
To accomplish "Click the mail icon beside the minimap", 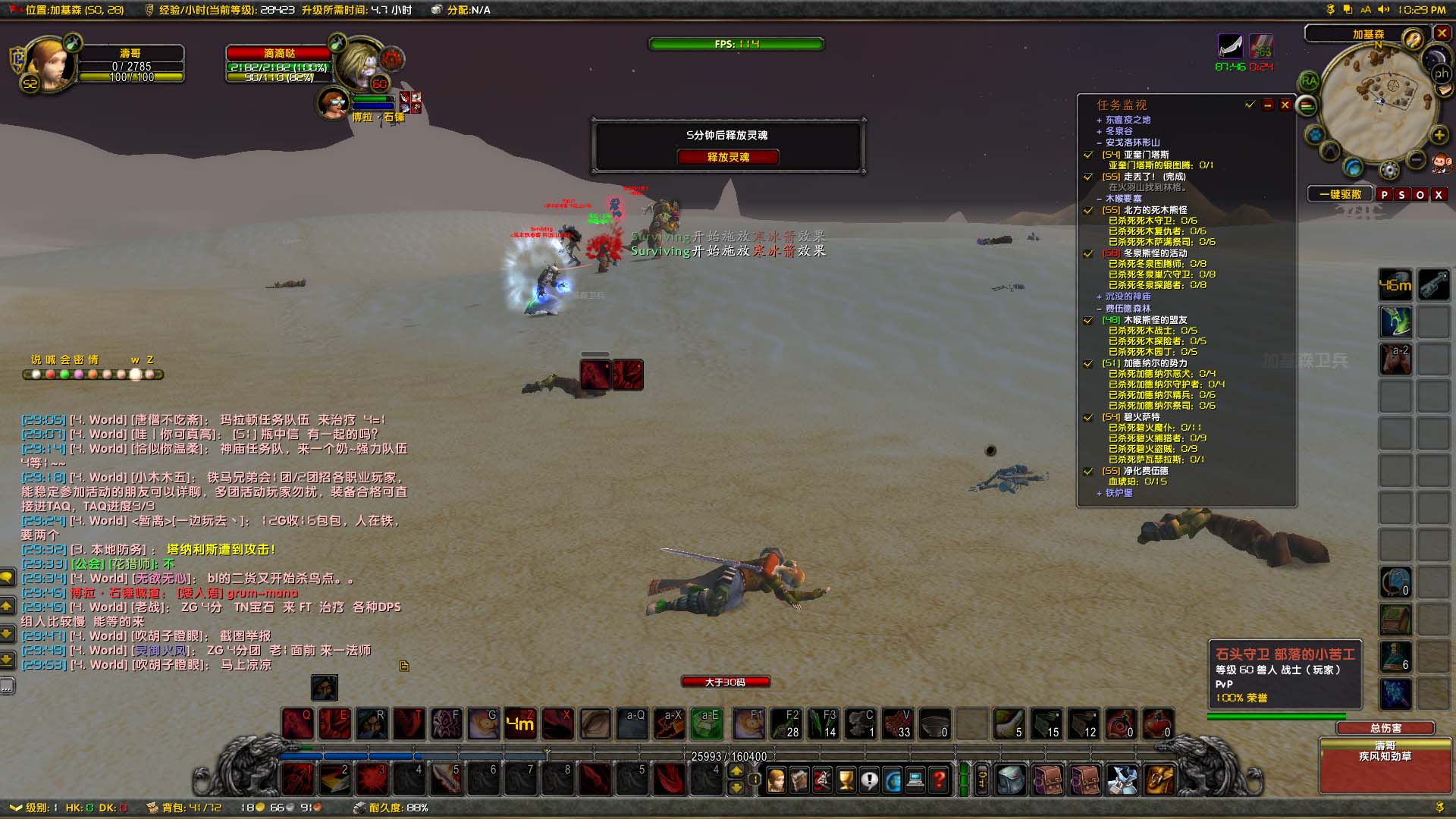I will 1444,89.
